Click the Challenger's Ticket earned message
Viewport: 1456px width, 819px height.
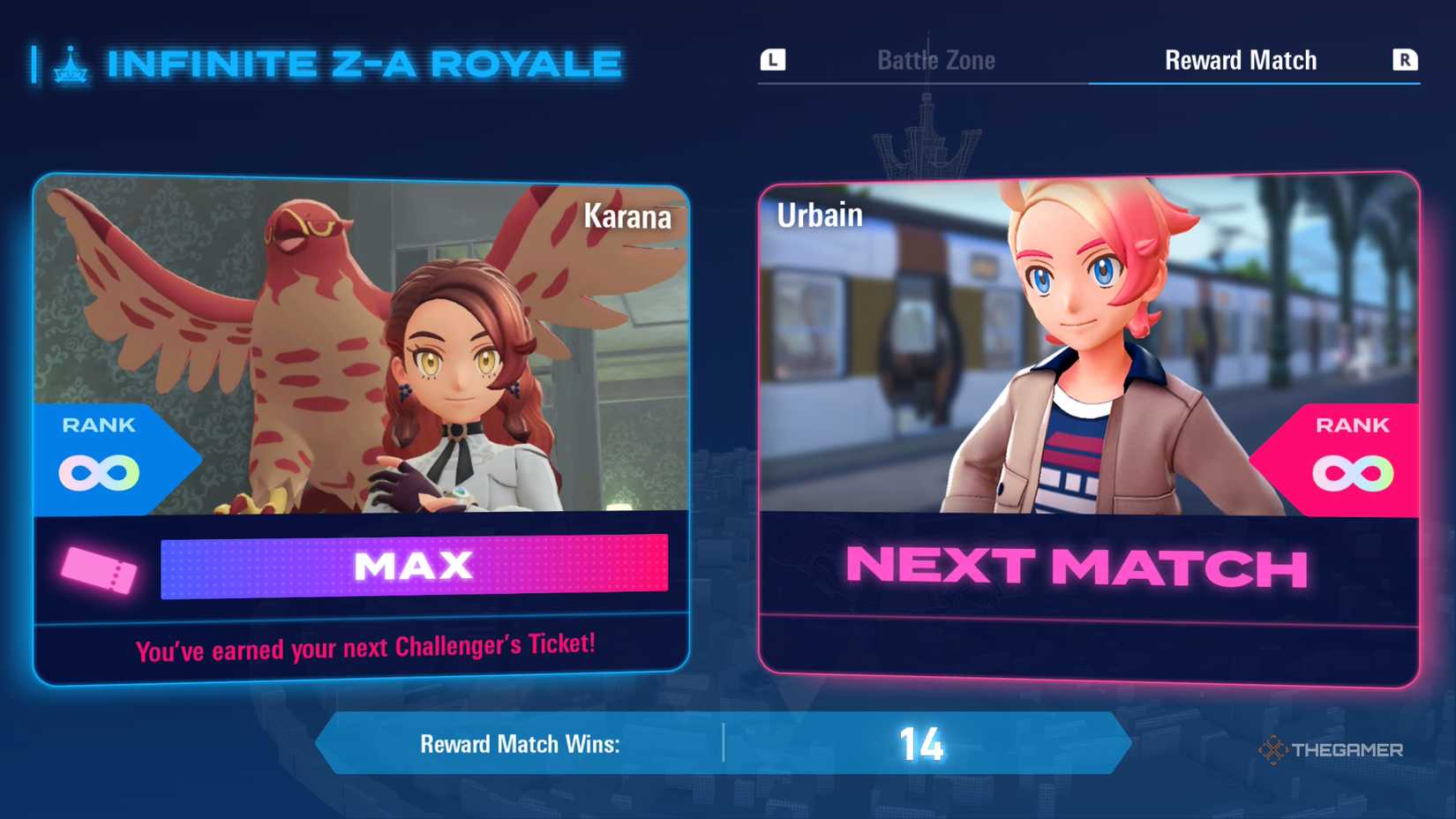[x=366, y=649]
